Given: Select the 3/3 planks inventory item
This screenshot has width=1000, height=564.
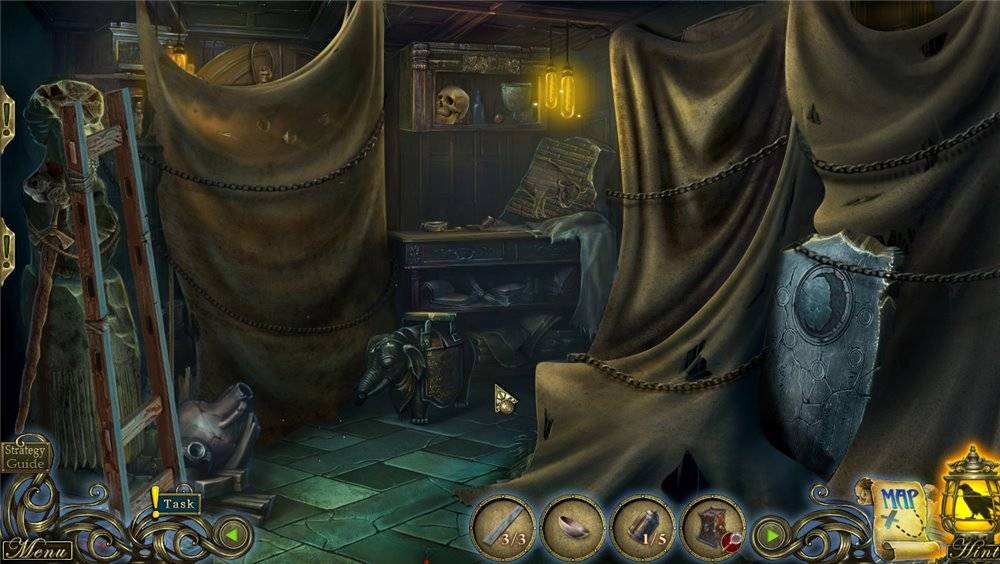Looking at the screenshot, I should 503,526.
